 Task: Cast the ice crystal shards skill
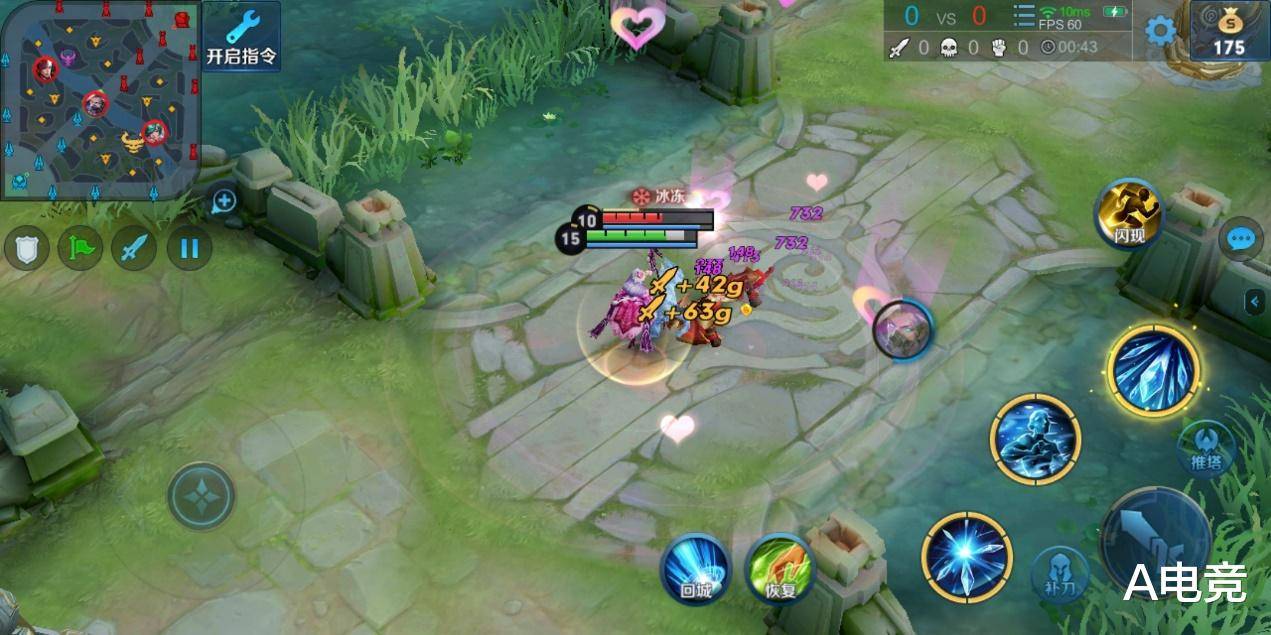[1153, 370]
